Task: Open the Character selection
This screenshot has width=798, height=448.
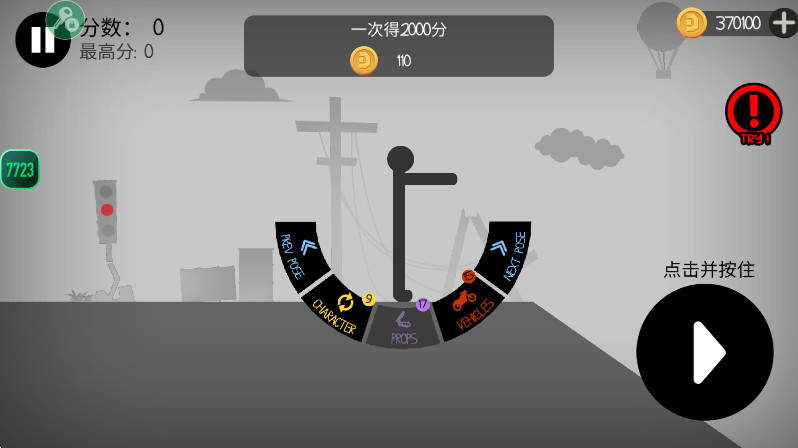Action: click(x=338, y=310)
